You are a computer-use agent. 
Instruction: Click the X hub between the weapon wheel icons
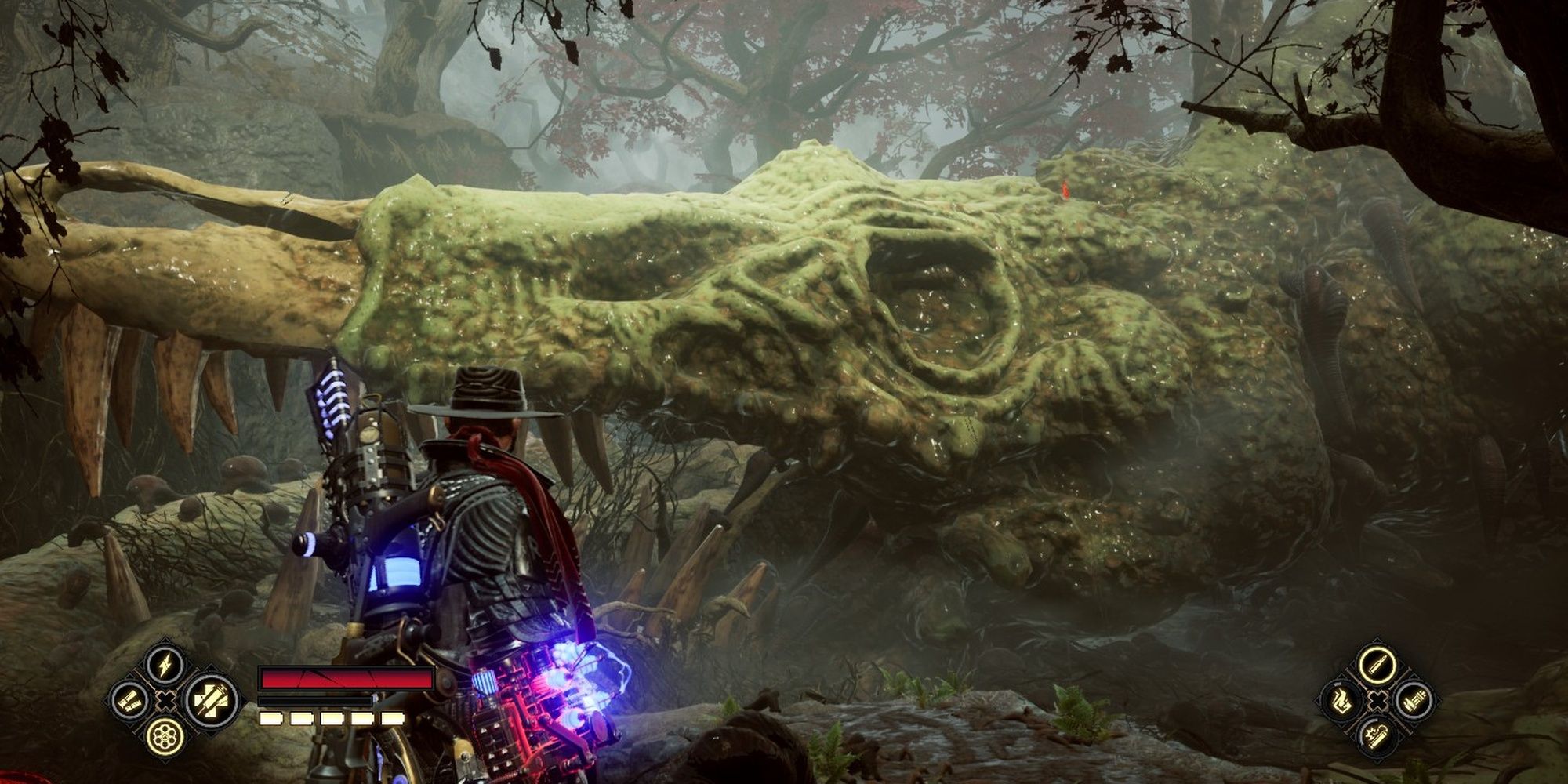[x=166, y=701]
